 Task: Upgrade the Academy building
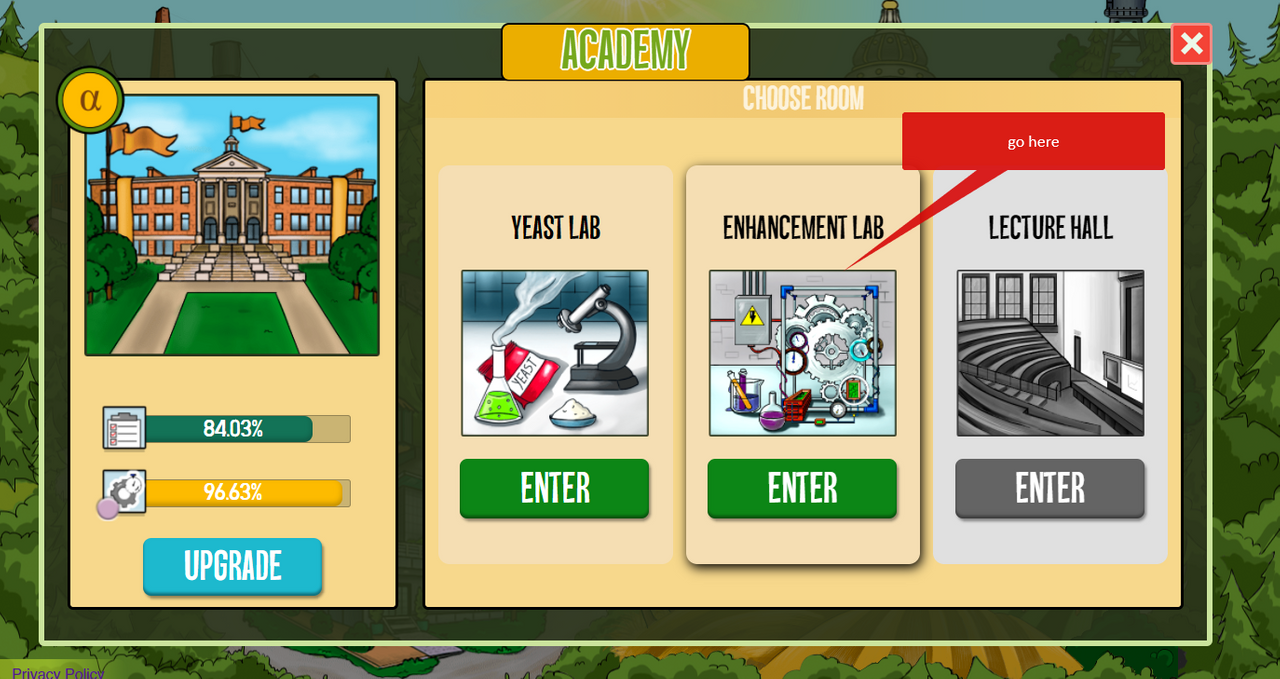click(232, 566)
